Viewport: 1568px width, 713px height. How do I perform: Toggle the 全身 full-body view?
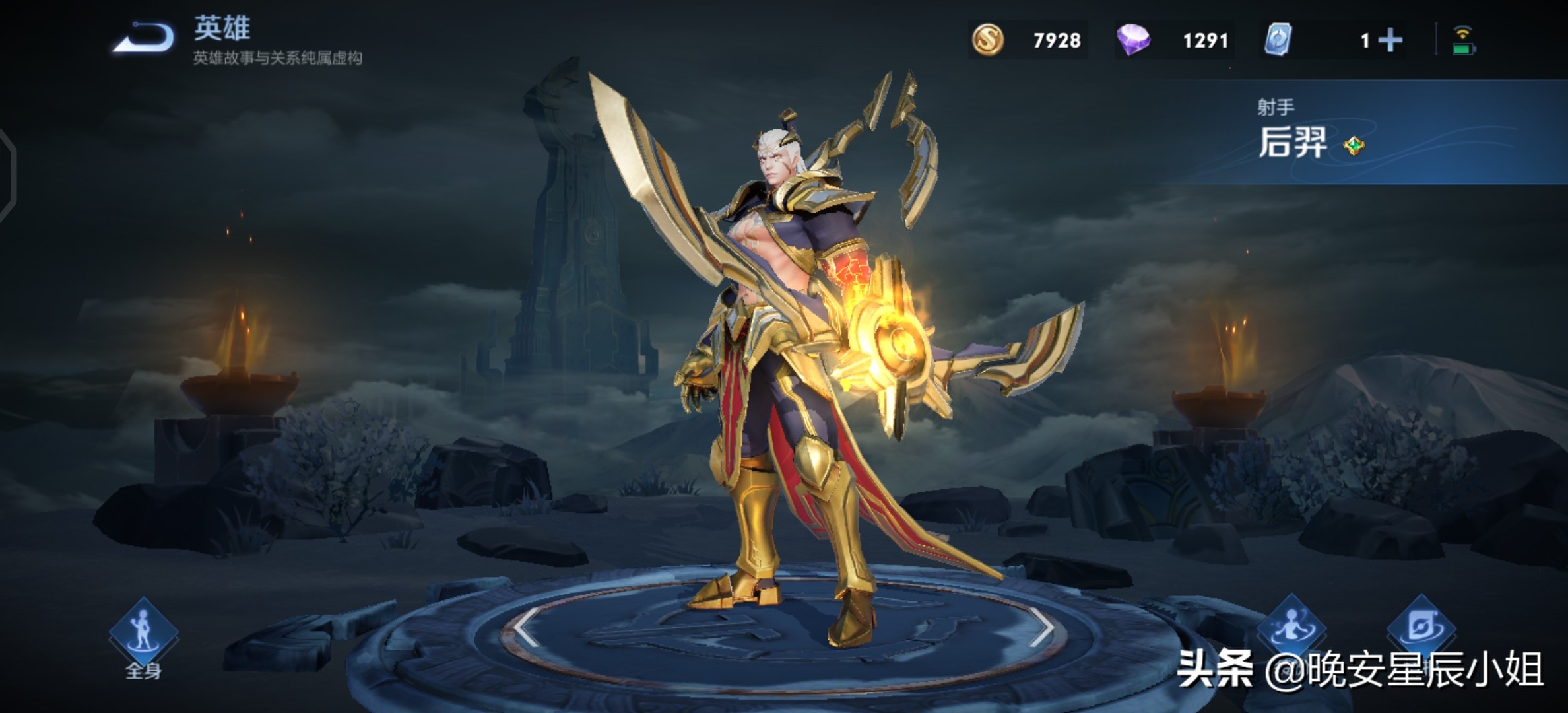pyautogui.click(x=143, y=635)
